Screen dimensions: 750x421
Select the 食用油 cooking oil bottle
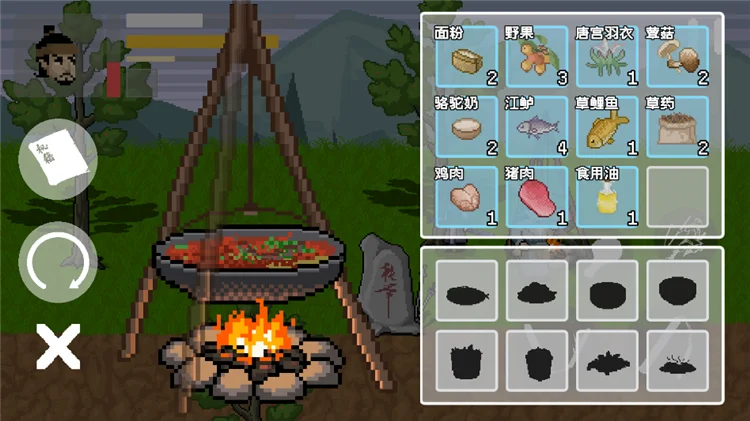[x=607, y=197]
